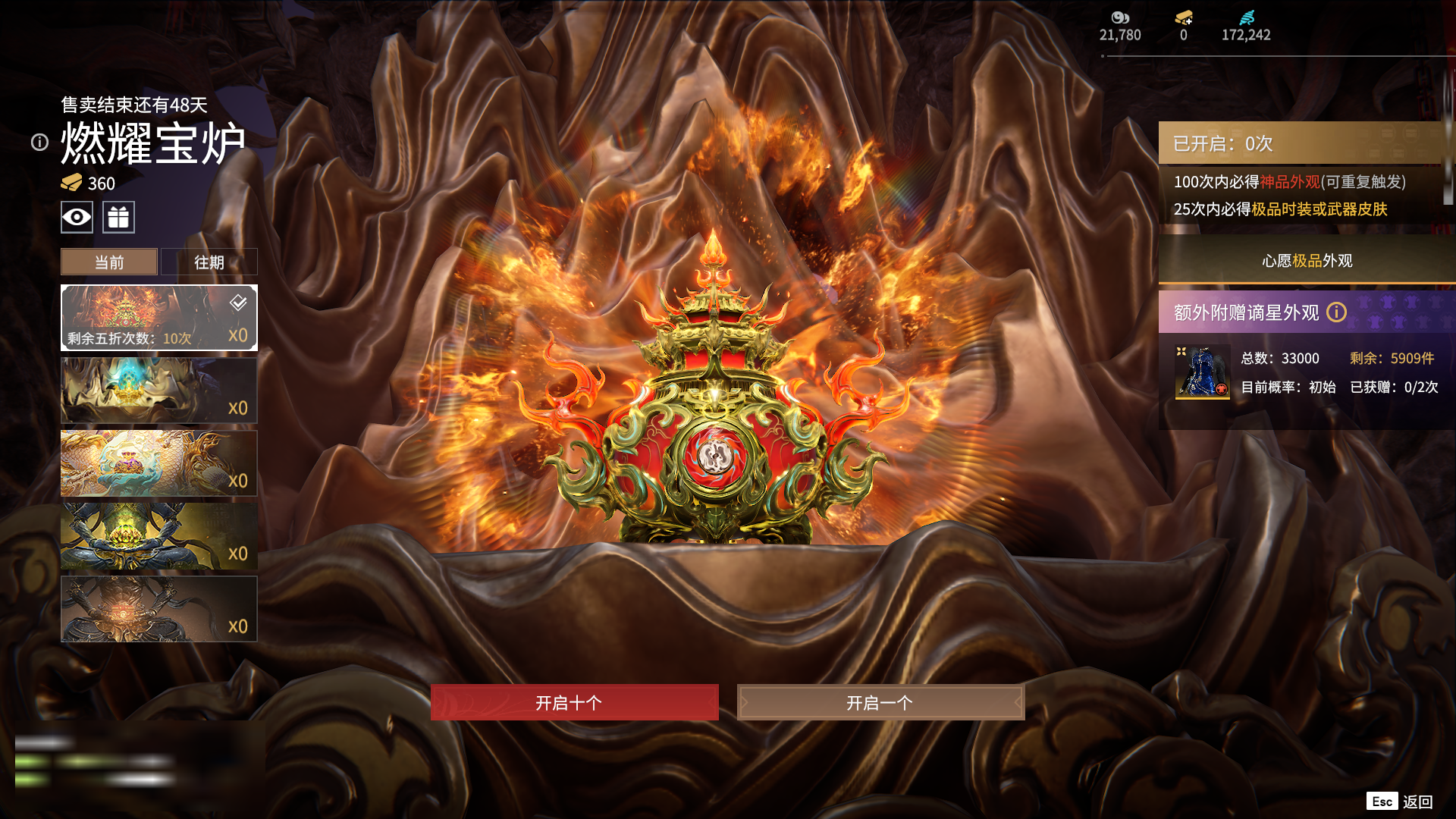Show info for 燃耀宝炉 title

click(x=39, y=143)
